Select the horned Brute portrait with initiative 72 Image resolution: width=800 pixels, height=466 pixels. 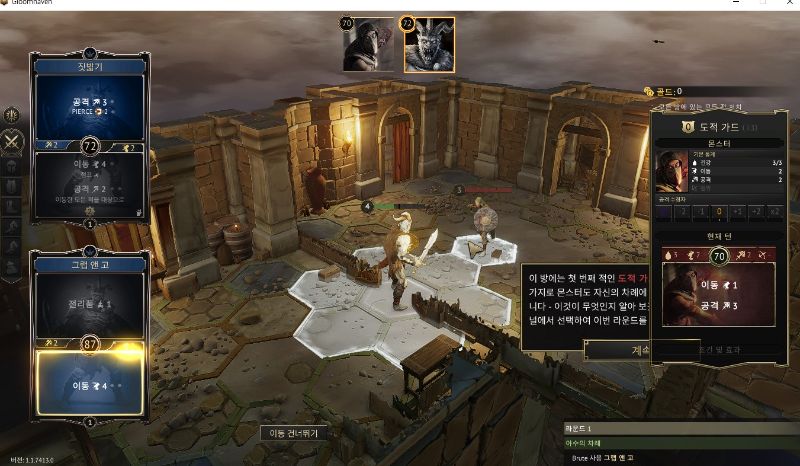[429, 45]
